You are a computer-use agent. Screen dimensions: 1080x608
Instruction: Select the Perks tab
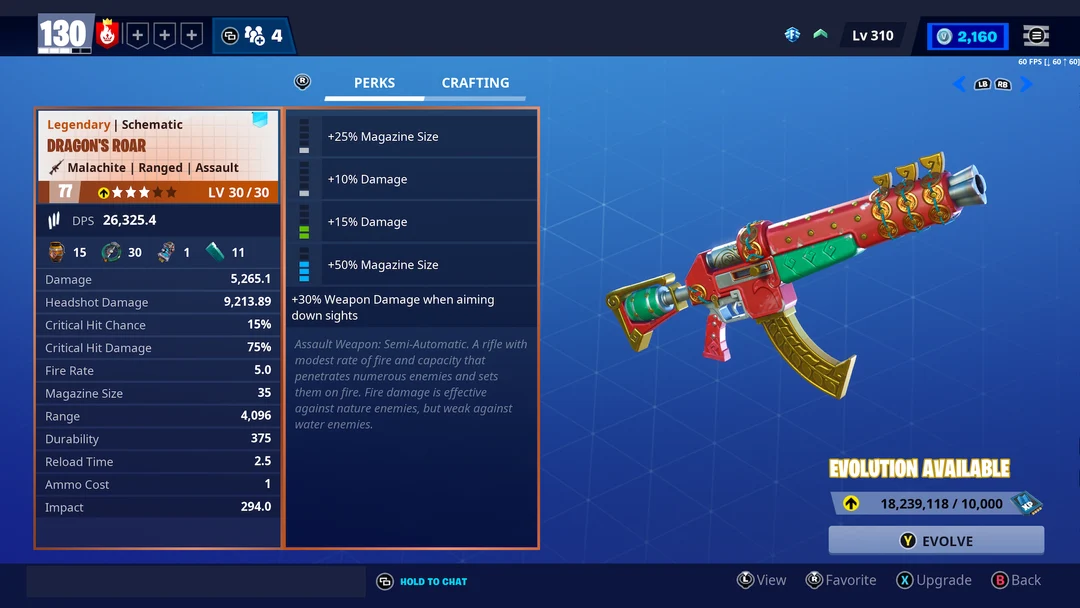(x=374, y=83)
